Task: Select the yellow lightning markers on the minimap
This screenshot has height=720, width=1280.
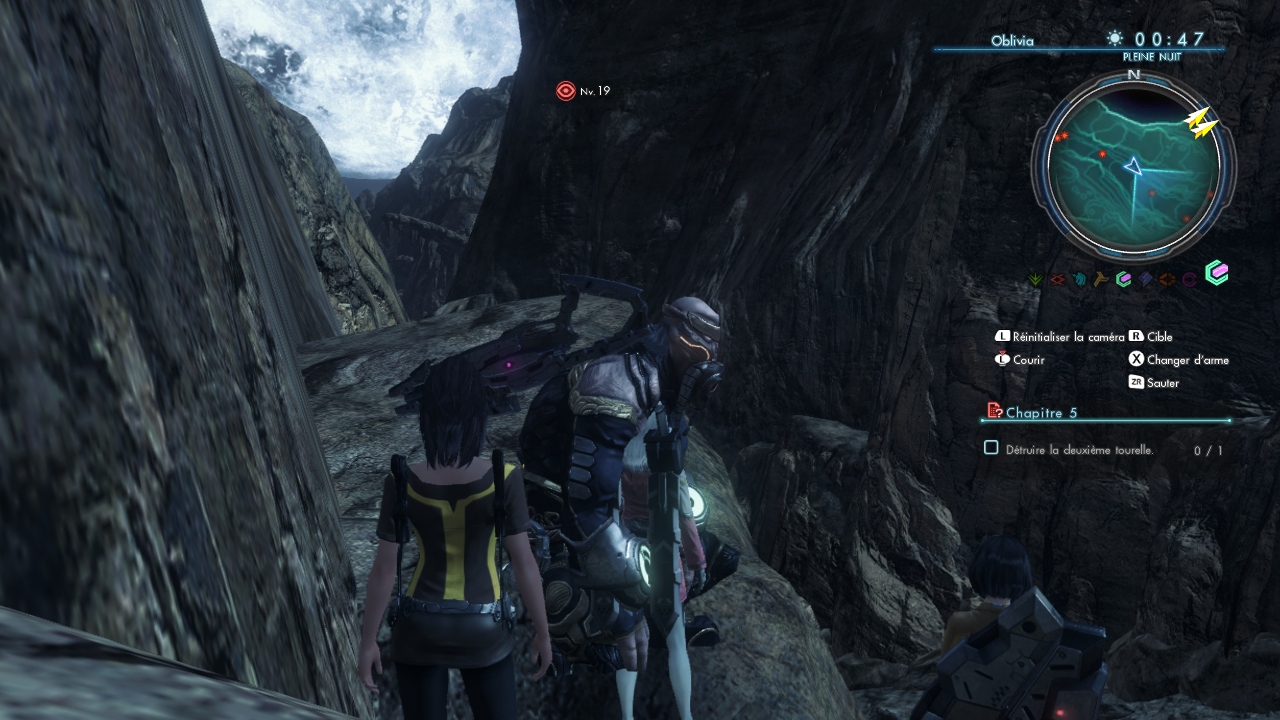Action: [1201, 121]
